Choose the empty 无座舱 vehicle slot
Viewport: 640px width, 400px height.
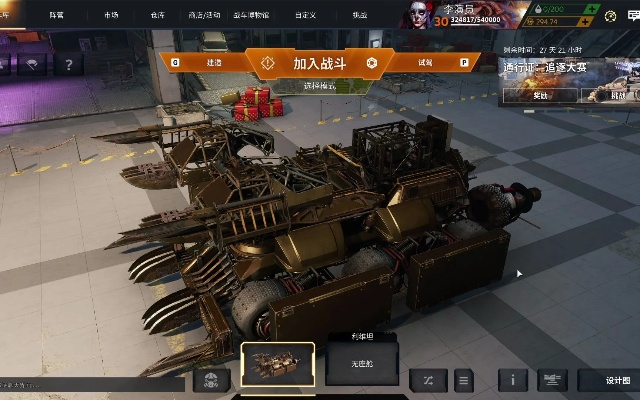[x=362, y=365]
